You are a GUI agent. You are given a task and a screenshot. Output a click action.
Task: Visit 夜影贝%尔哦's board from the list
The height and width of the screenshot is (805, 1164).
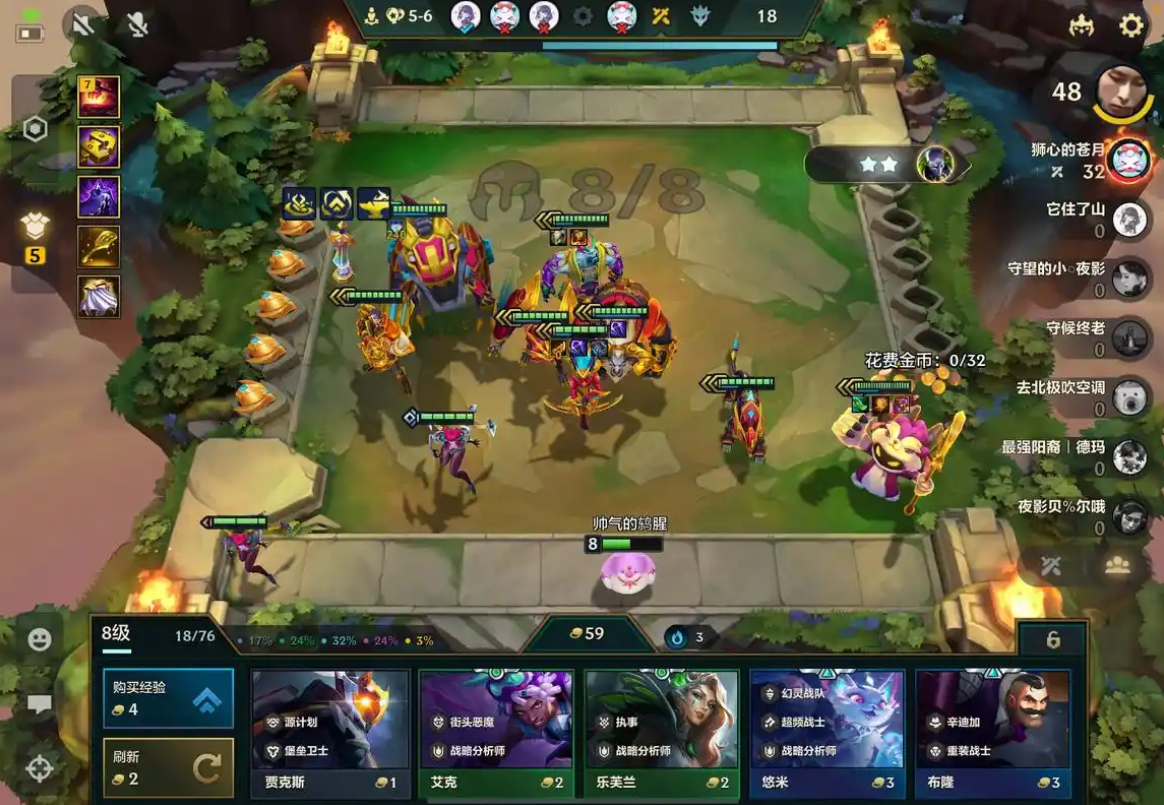(1129, 516)
